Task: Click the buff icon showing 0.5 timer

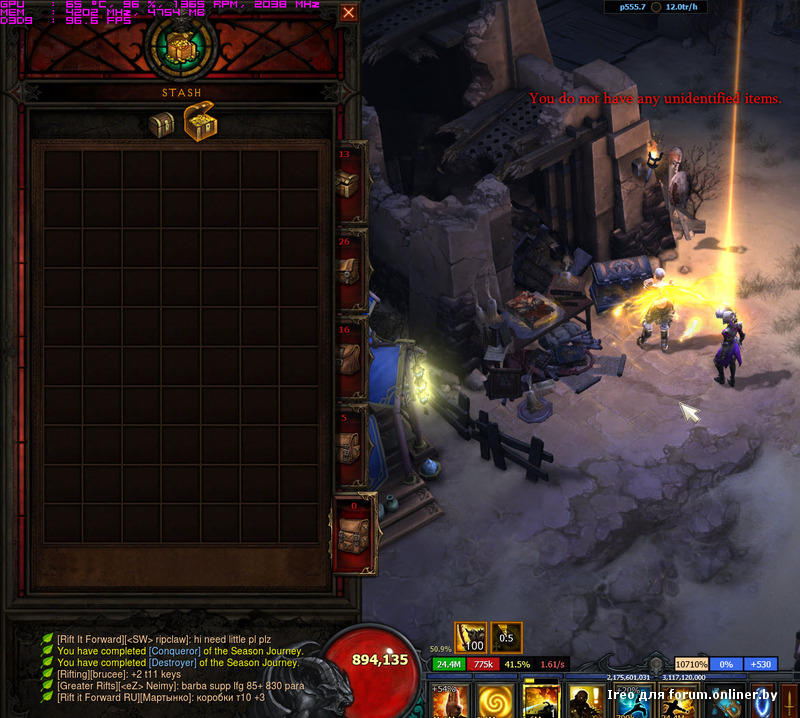Action: [506, 637]
